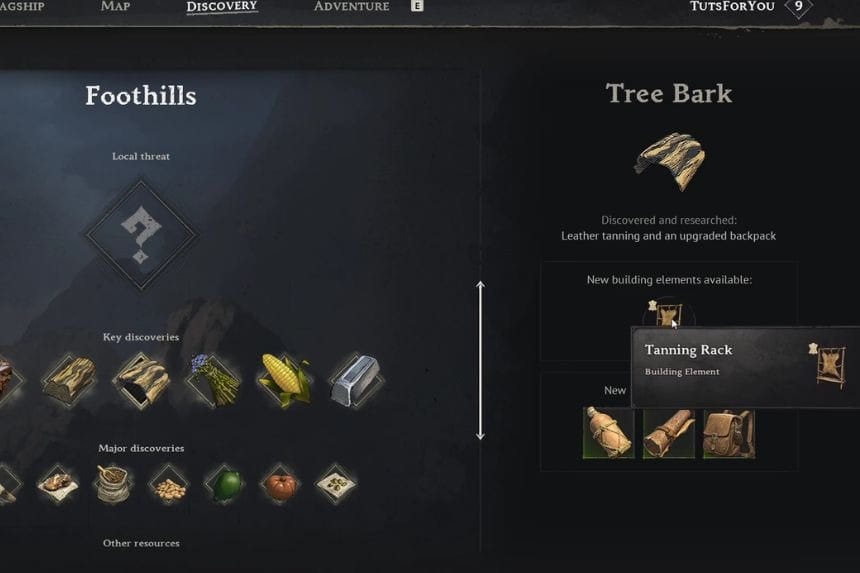Screen dimensions: 860x573
Task: Select the seeds on cloth discovery
Action: (336, 485)
